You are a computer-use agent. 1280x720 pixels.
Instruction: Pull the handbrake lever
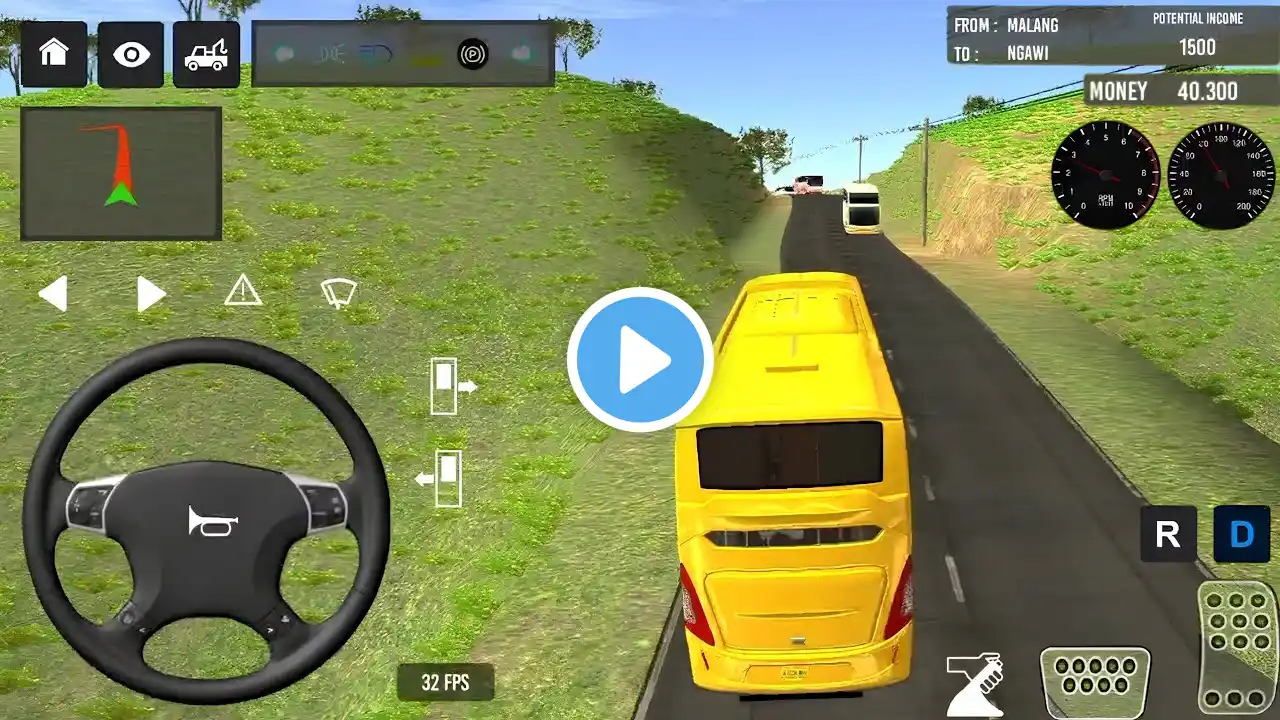coord(974,684)
